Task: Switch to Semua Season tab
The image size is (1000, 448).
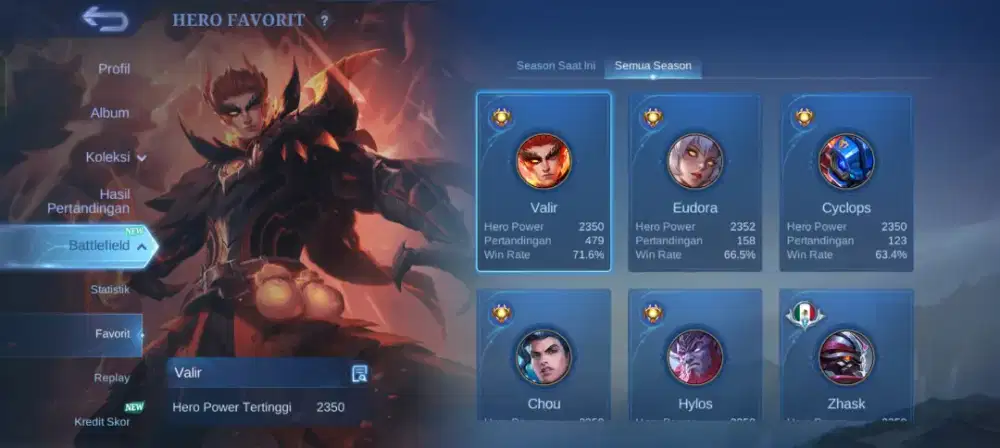Action: (652, 66)
